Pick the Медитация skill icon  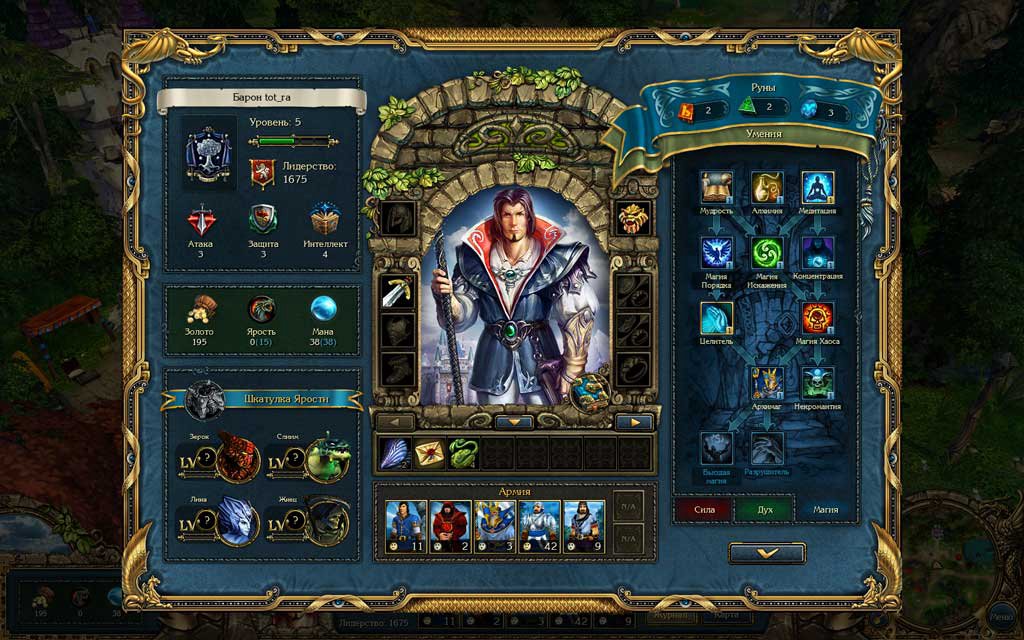tap(817, 187)
